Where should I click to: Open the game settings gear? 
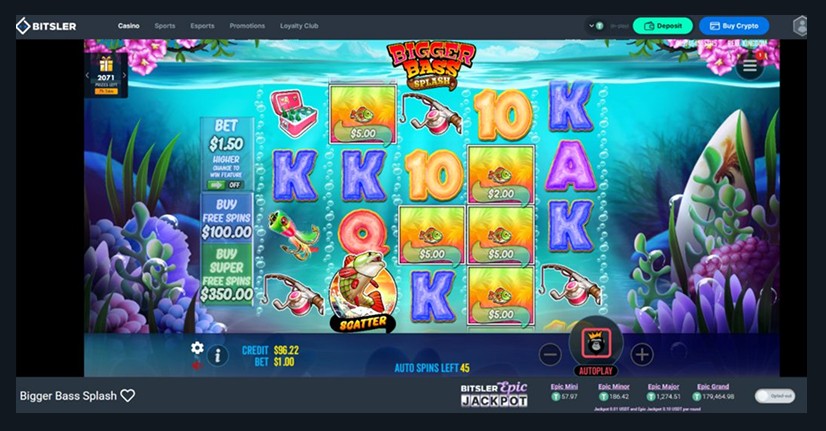[197, 348]
